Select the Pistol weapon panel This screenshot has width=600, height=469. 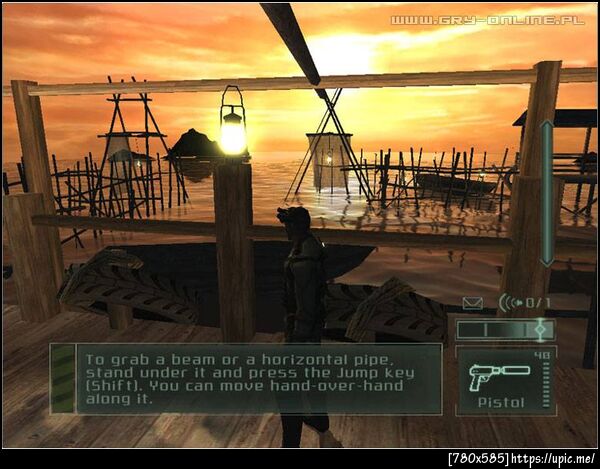coord(505,379)
